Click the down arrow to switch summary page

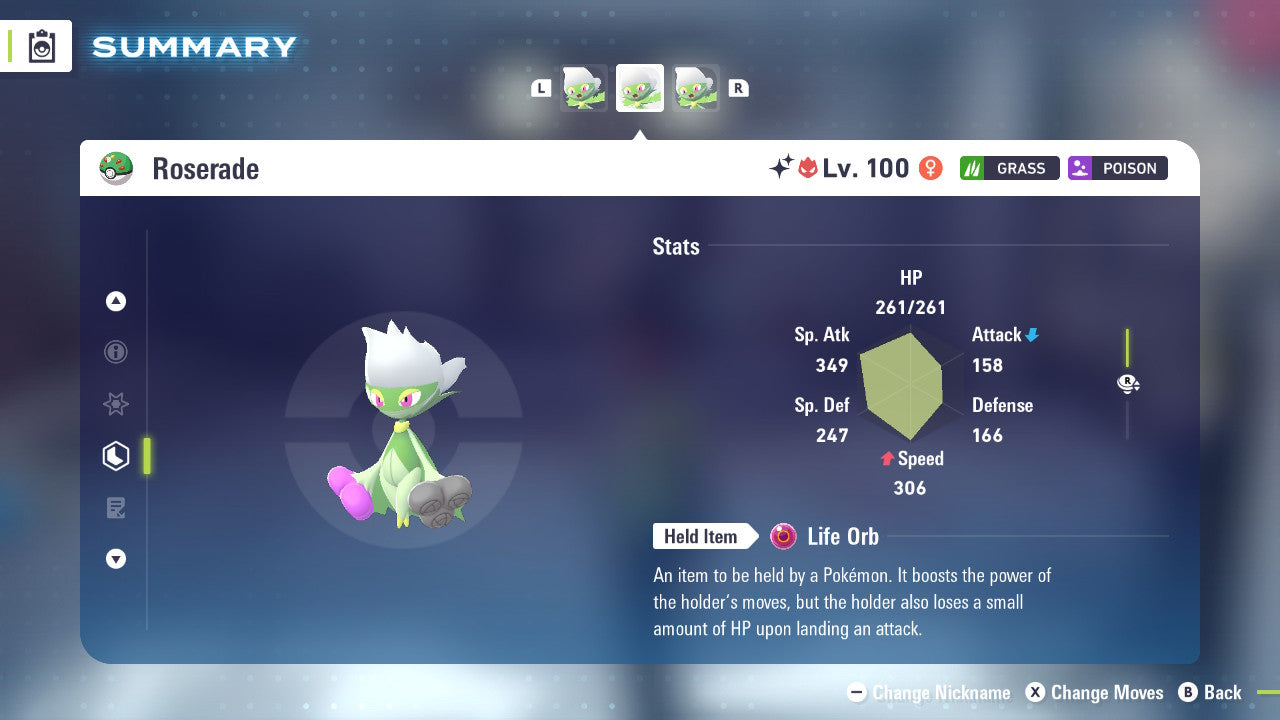click(116, 559)
